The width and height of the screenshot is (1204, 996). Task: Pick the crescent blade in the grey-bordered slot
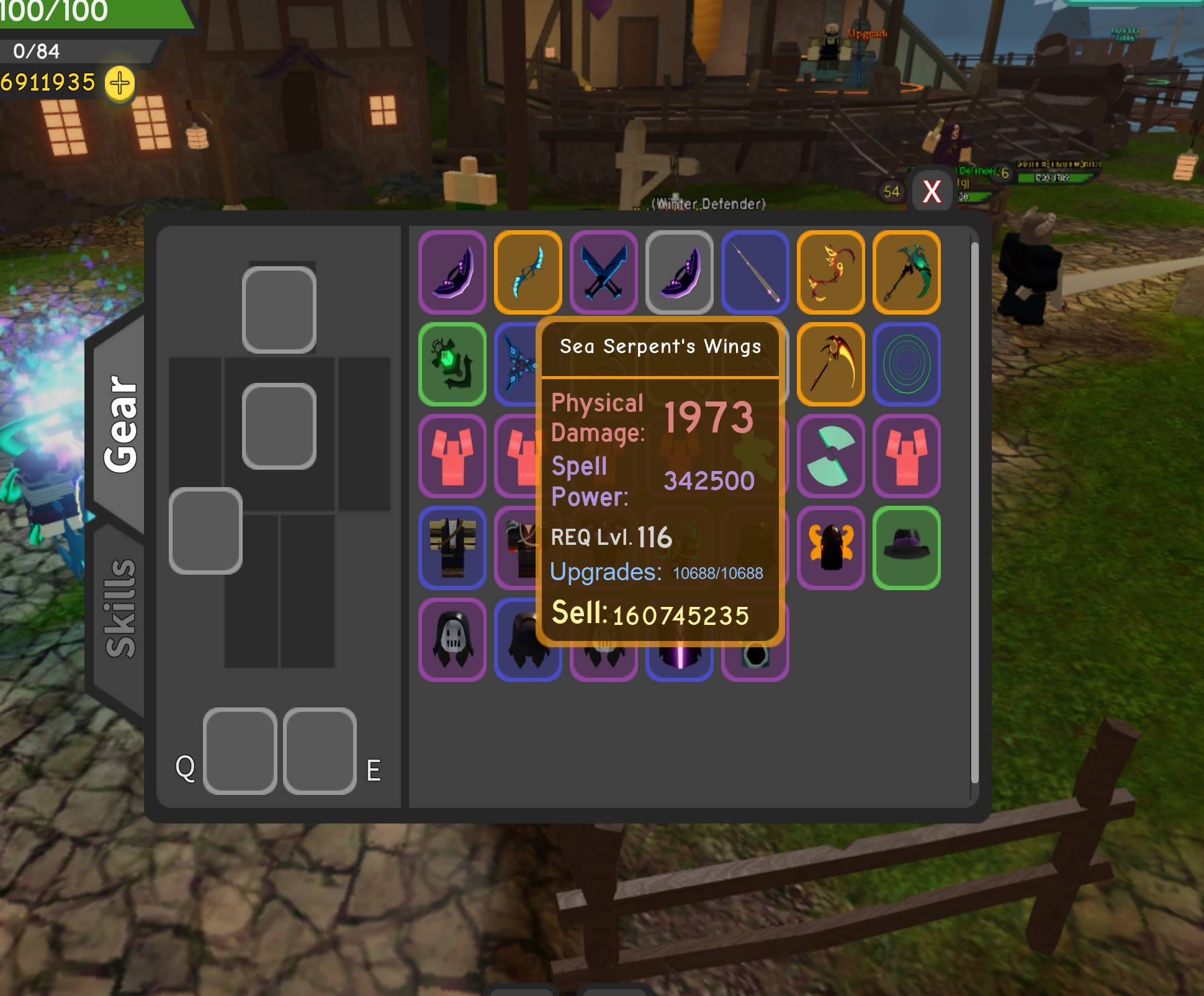tap(679, 272)
